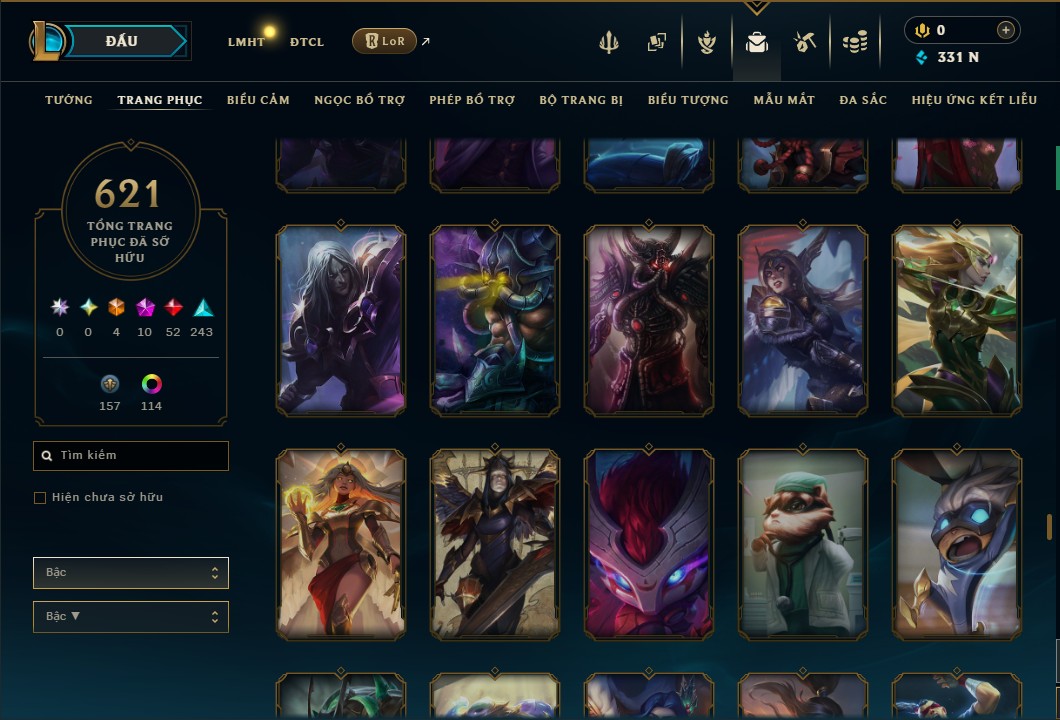
Task: Click the Tìm kiếm search field
Action: [x=131, y=456]
